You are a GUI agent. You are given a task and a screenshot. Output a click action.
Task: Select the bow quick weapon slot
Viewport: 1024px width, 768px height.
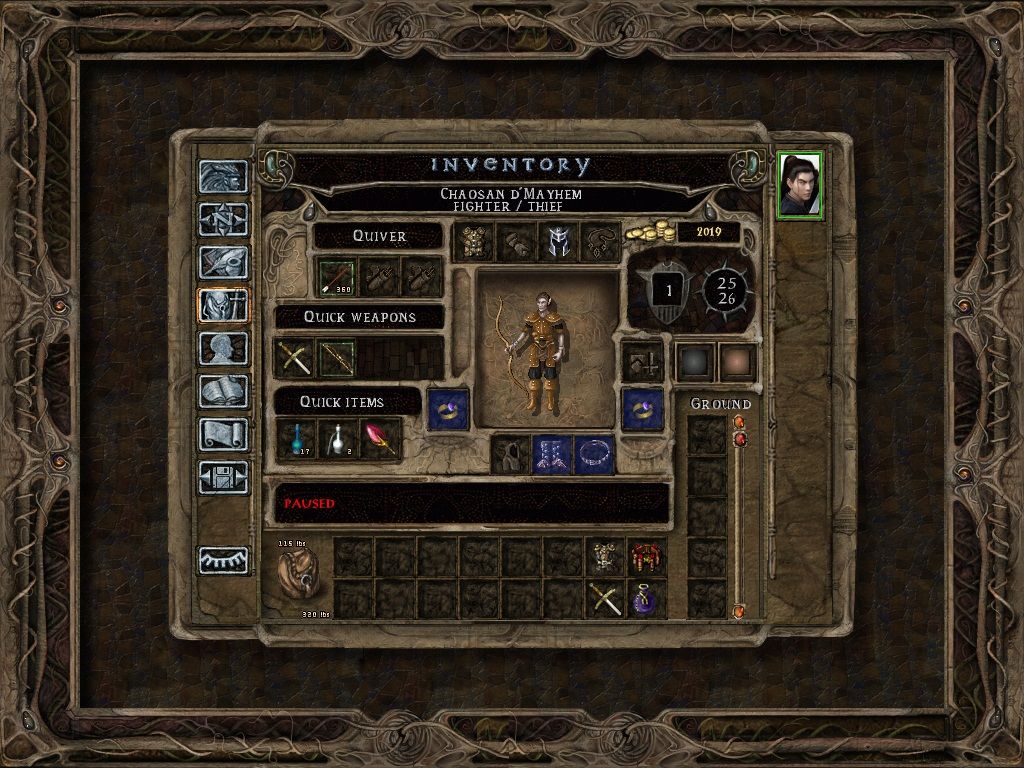coord(337,358)
